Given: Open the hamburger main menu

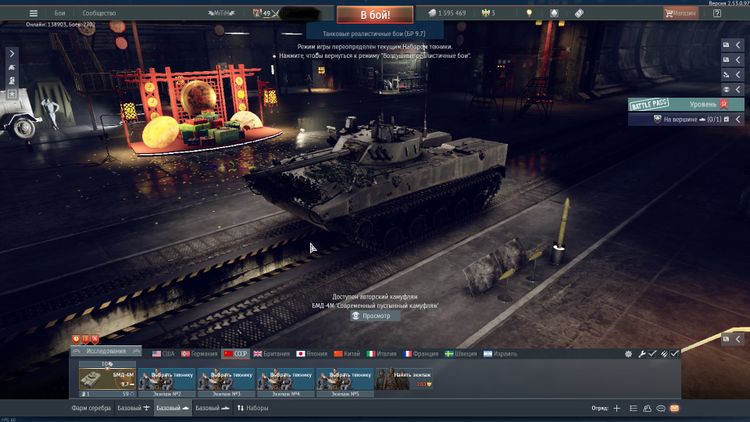Looking at the screenshot, I should pyautogui.click(x=33, y=13).
